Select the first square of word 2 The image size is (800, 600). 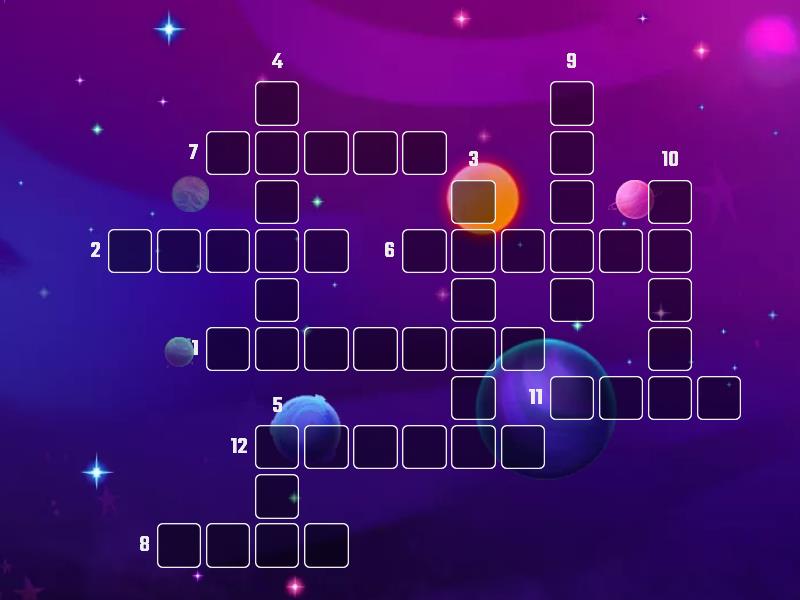[x=130, y=251]
